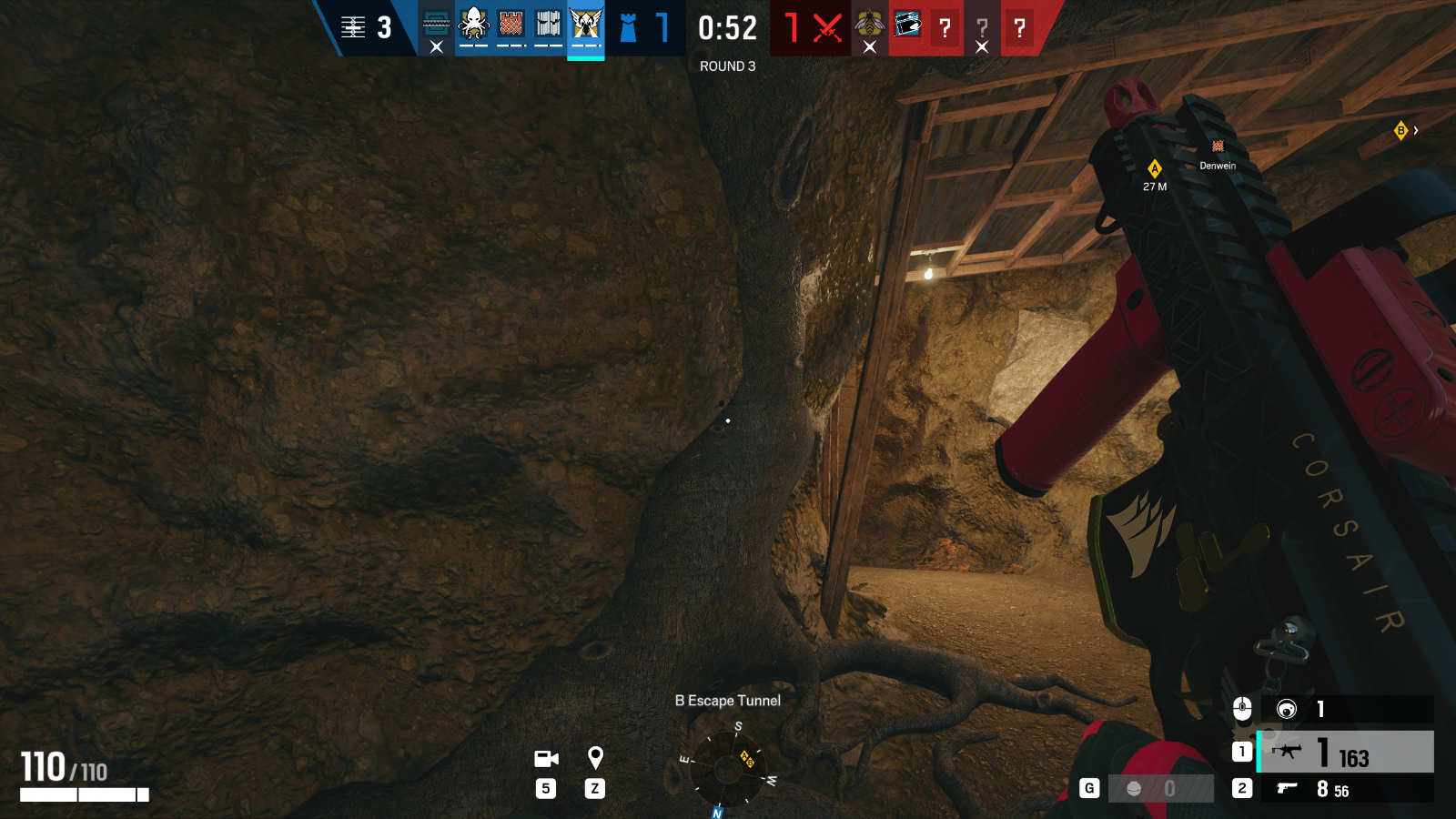
Task: Click the B Escape Tunnel location label
Action: [728, 701]
